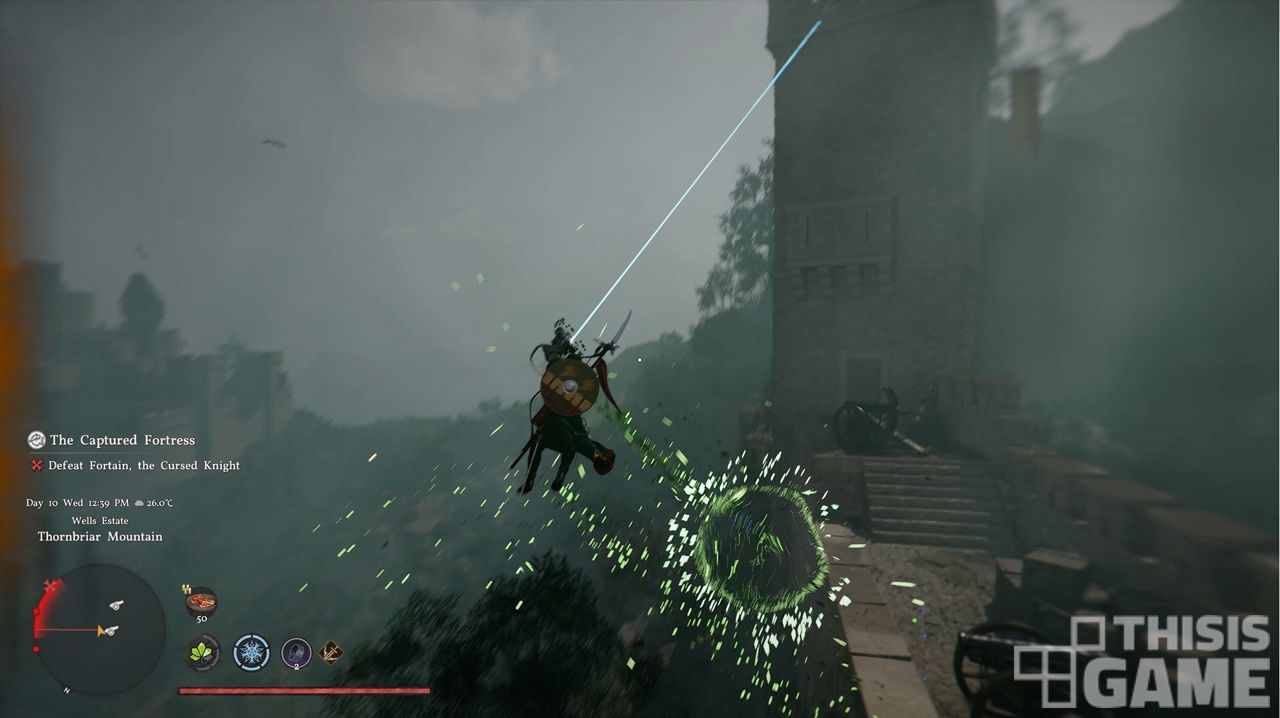Open The Captured Fortress quest tracker
This screenshot has height=718, width=1280.
[121, 440]
